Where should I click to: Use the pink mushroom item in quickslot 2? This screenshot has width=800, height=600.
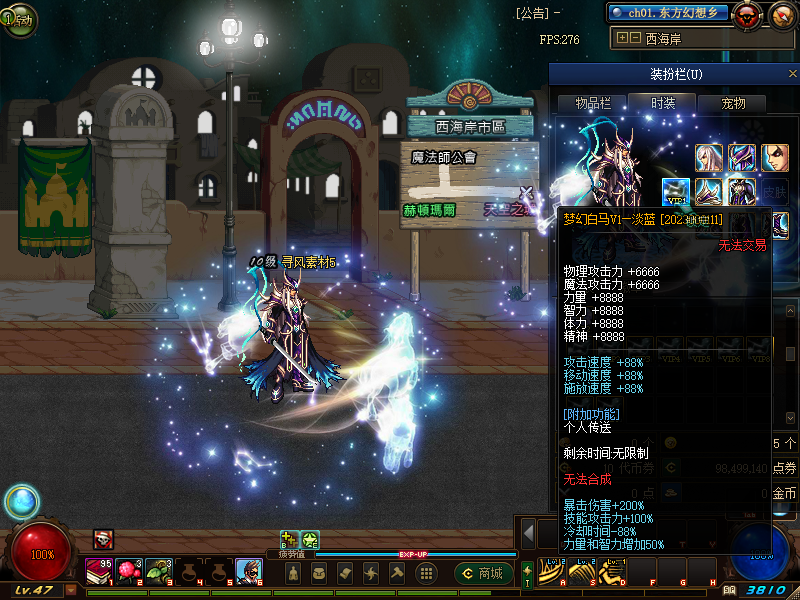point(129,571)
